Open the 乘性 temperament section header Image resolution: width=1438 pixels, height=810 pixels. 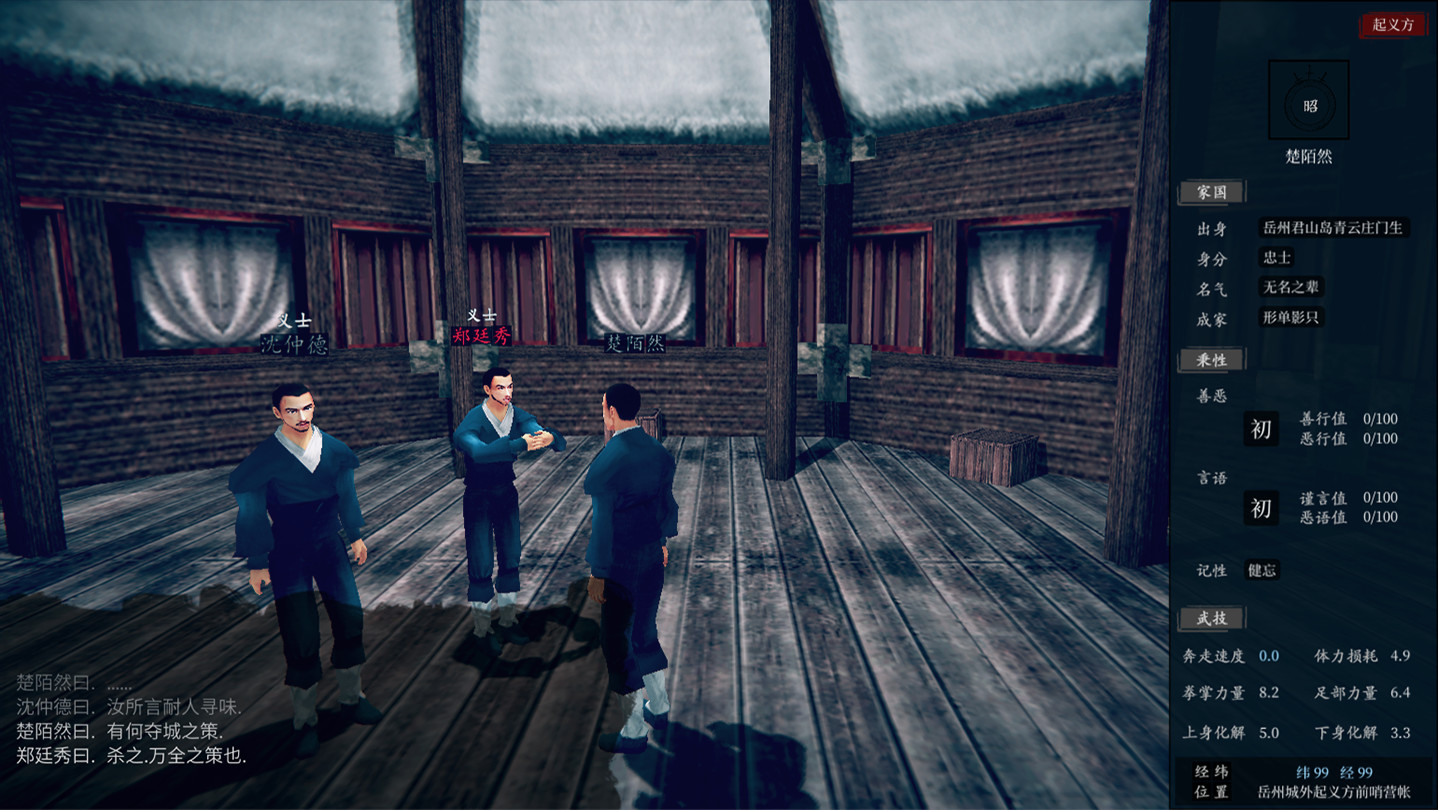click(x=1210, y=359)
